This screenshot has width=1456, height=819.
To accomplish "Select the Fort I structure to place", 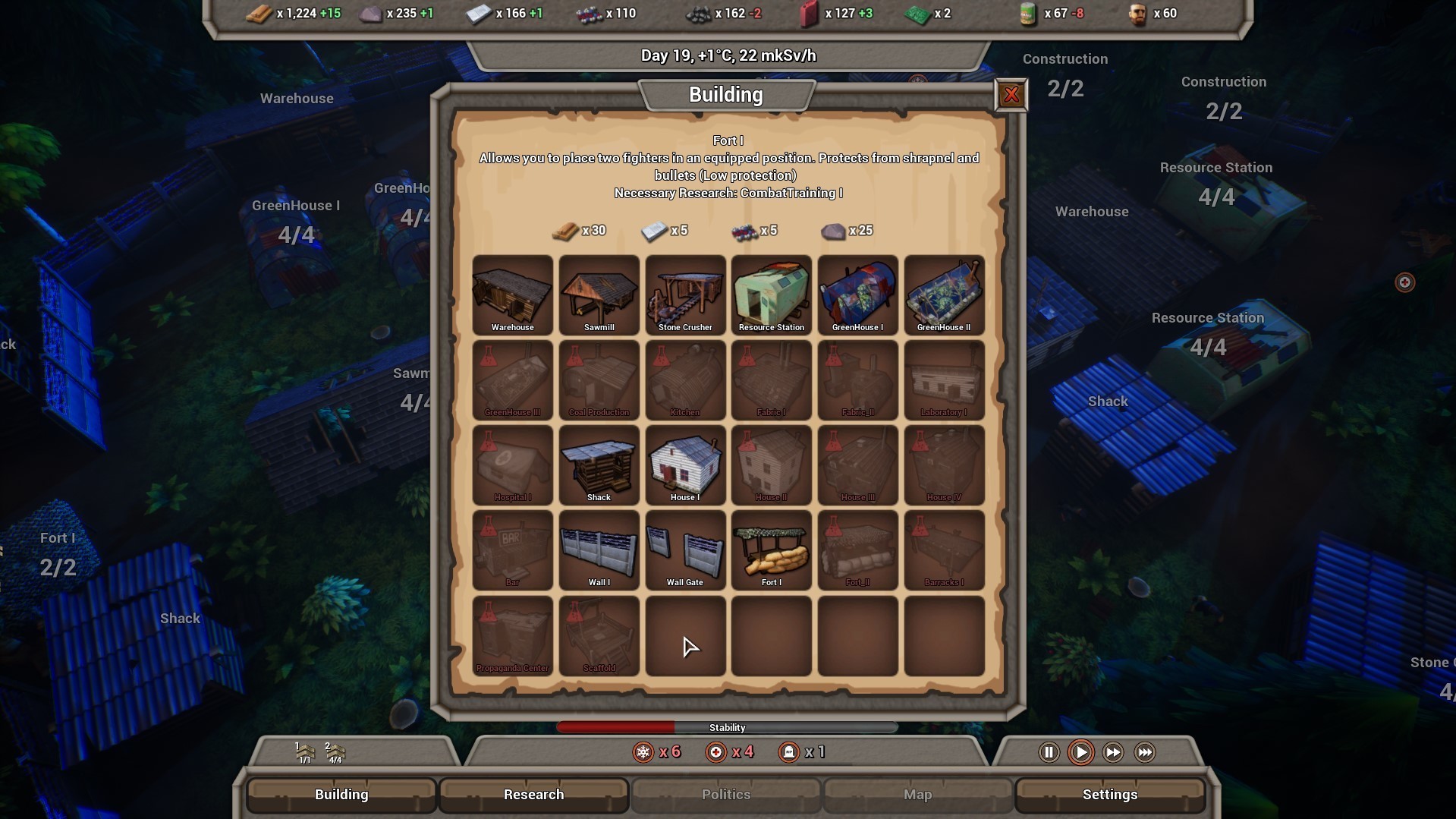I will [x=771, y=550].
